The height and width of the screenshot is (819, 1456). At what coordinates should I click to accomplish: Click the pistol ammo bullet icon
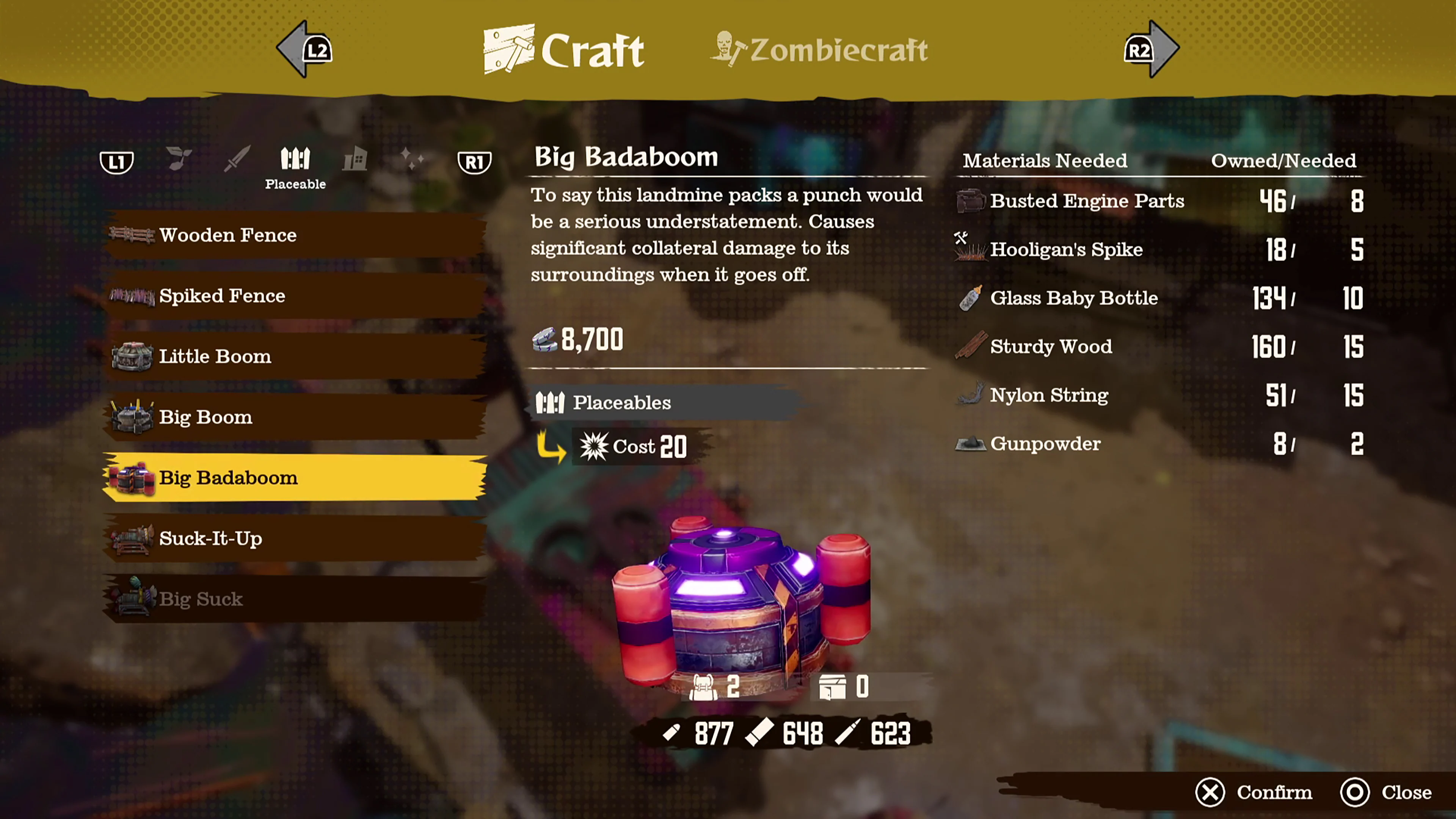[673, 733]
